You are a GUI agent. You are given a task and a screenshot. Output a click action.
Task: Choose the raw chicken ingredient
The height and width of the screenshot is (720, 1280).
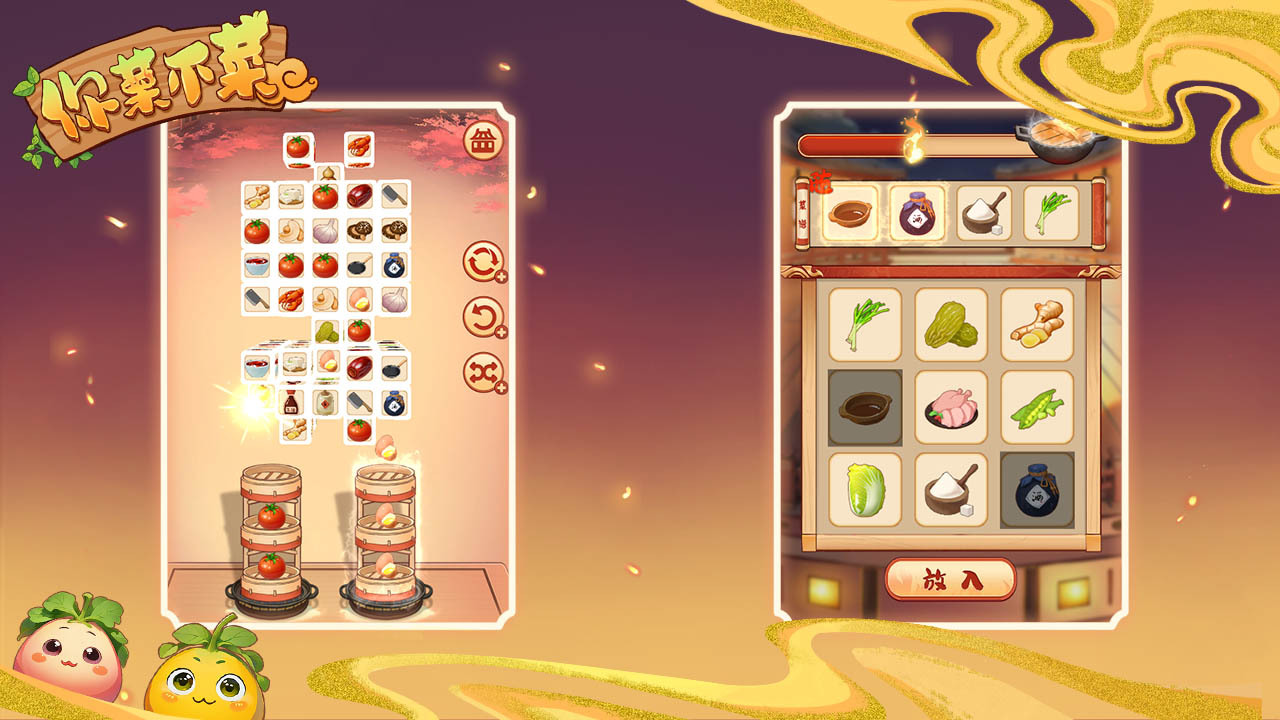coord(951,408)
